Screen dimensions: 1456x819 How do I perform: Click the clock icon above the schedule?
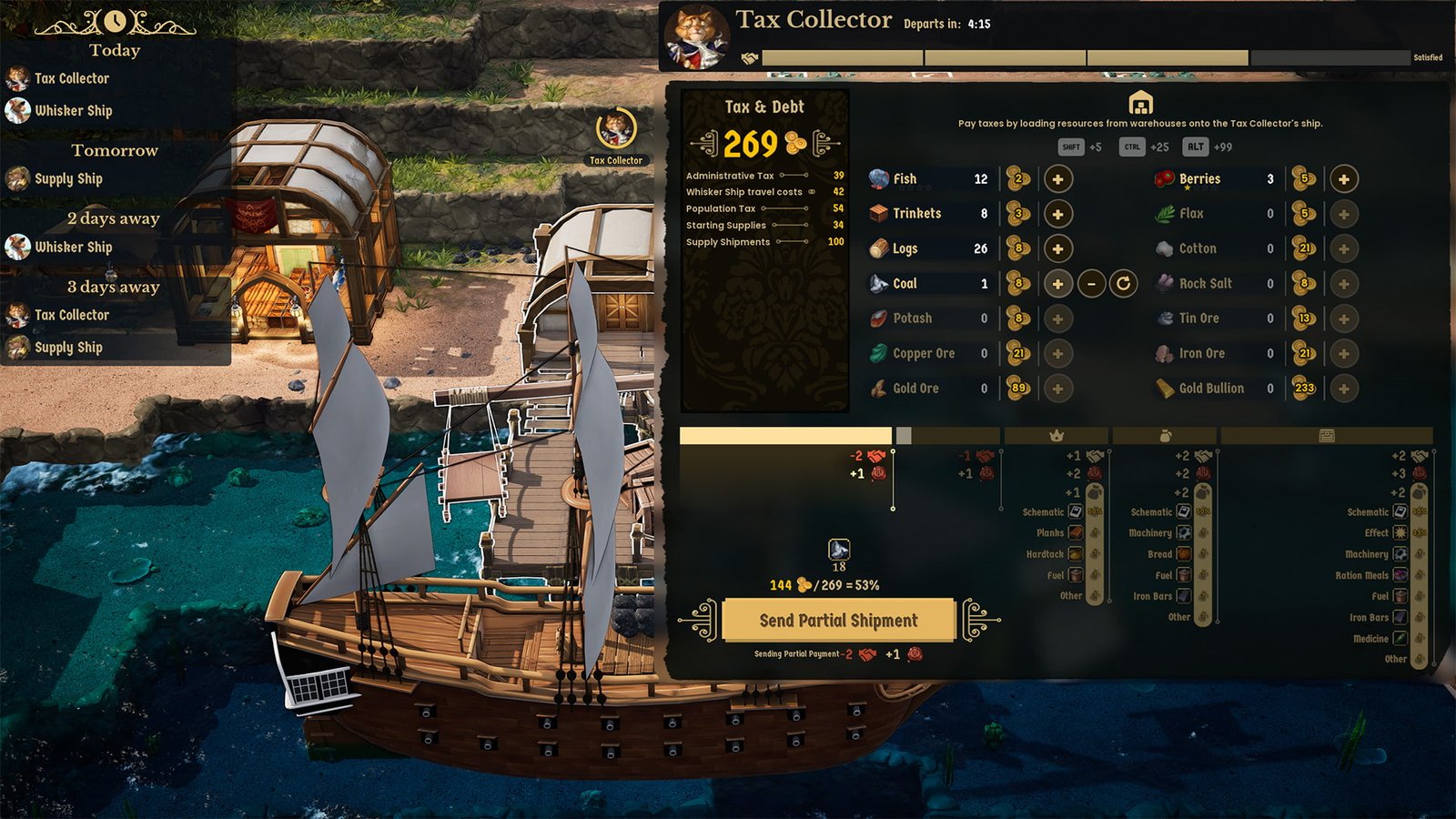(115, 21)
